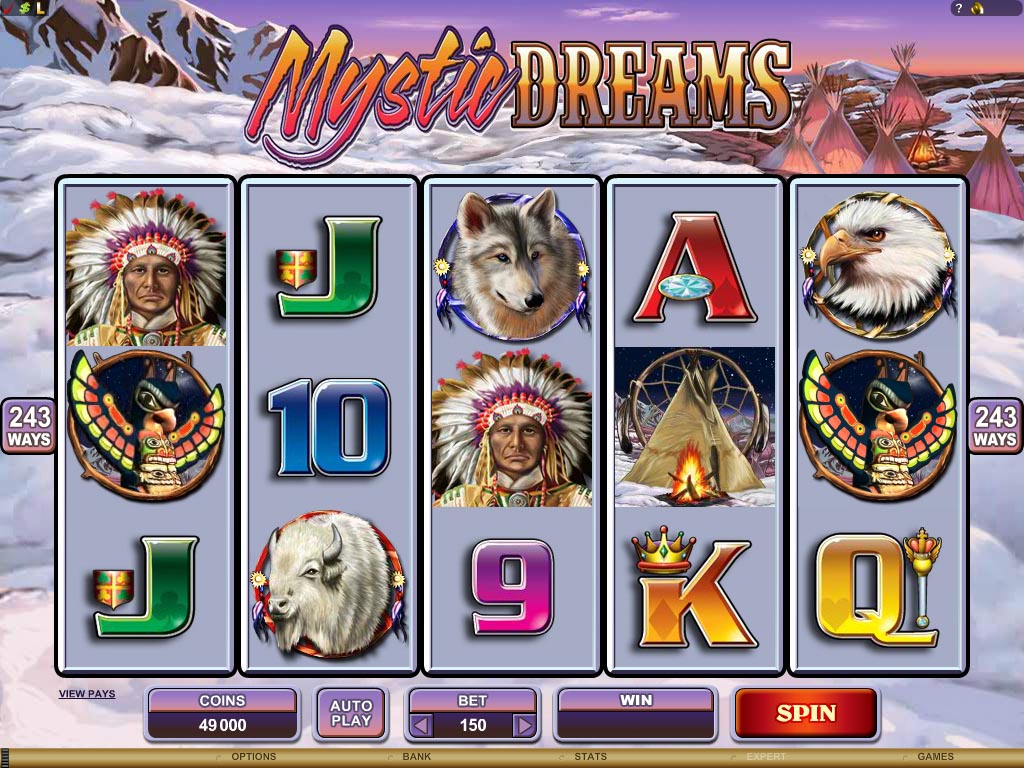Image resolution: width=1024 pixels, height=768 pixels.
Task: Switch to Expert mode
Action: tap(766, 757)
